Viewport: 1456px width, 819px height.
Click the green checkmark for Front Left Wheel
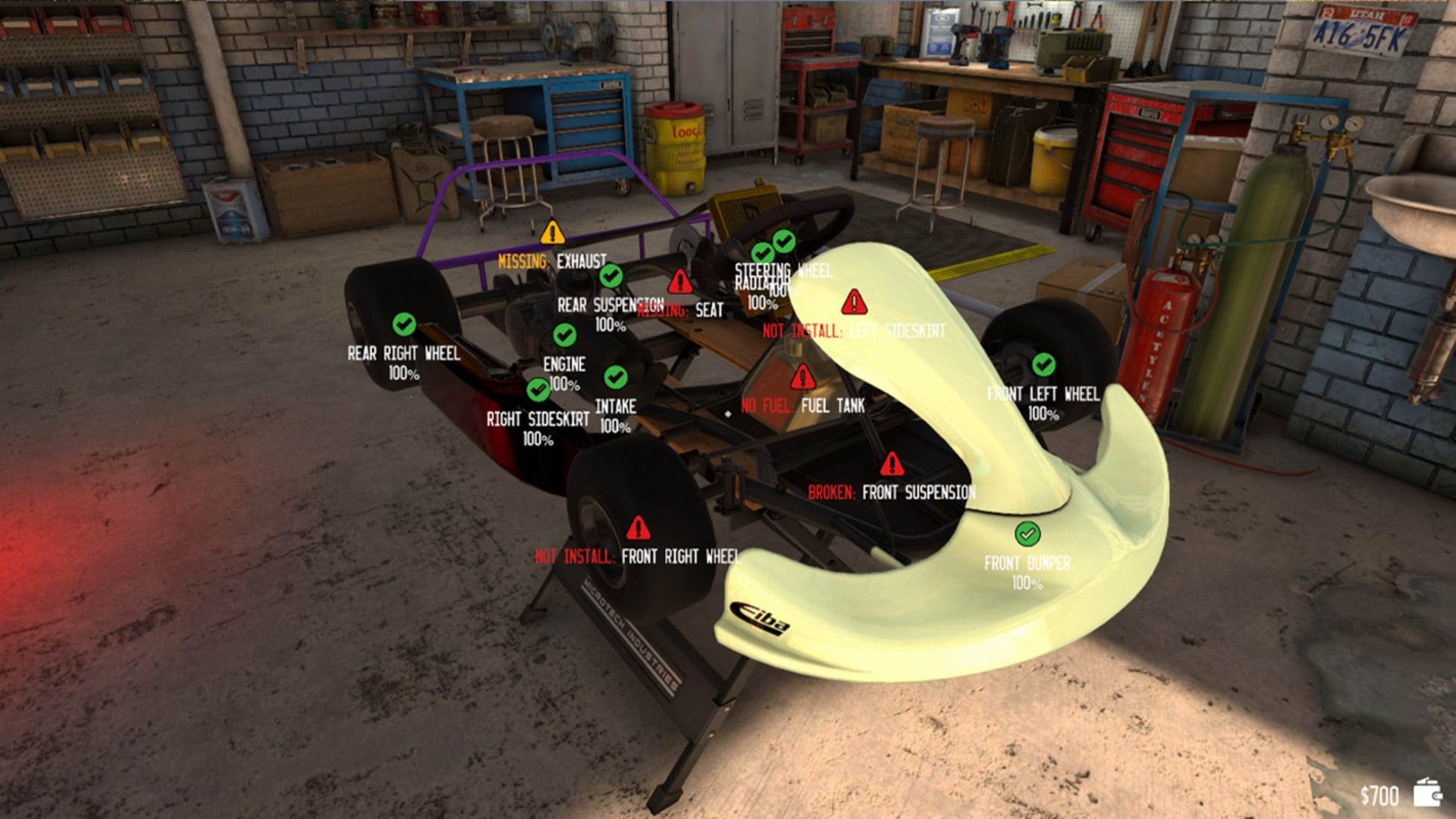(x=1044, y=364)
